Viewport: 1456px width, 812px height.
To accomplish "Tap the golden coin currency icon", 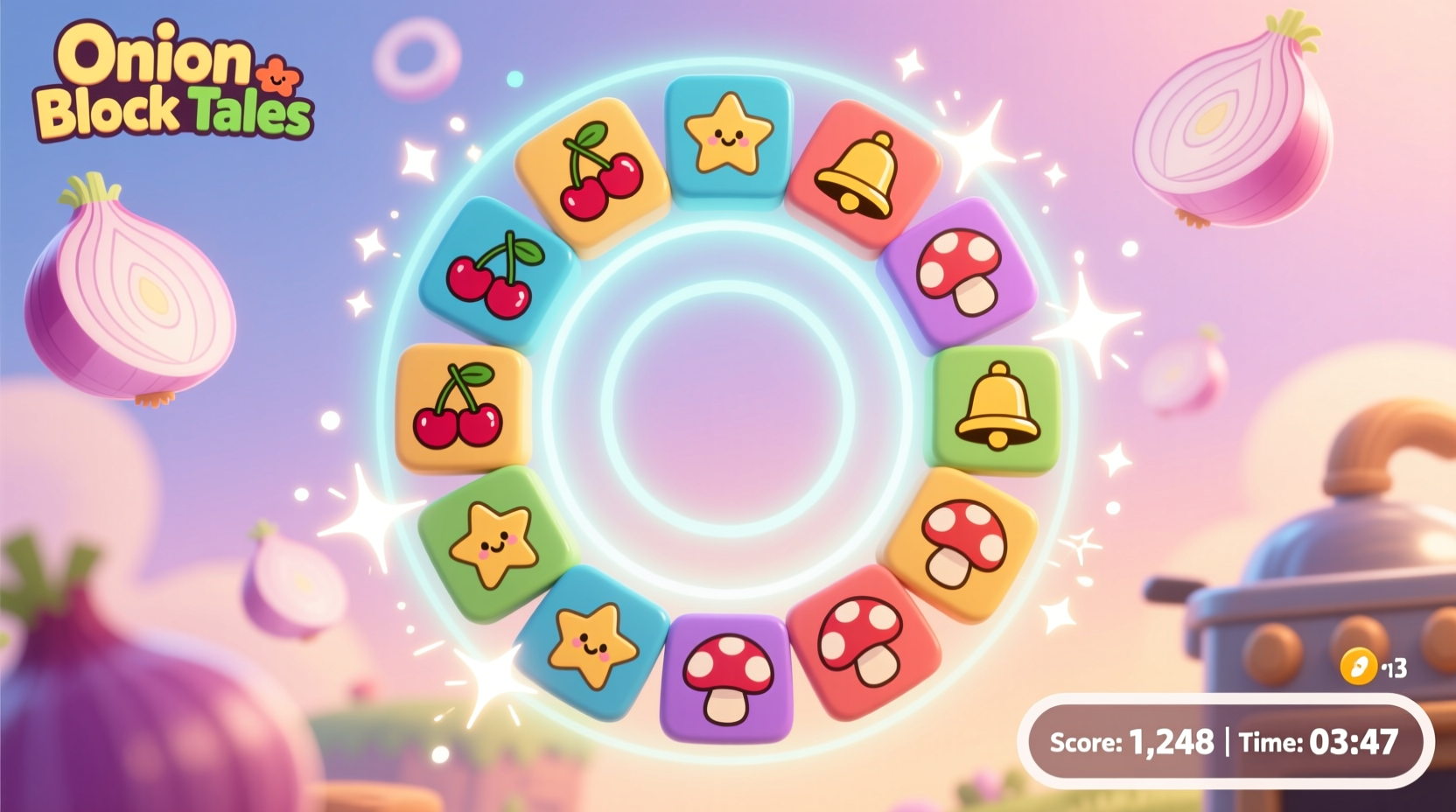I will 1358,668.
